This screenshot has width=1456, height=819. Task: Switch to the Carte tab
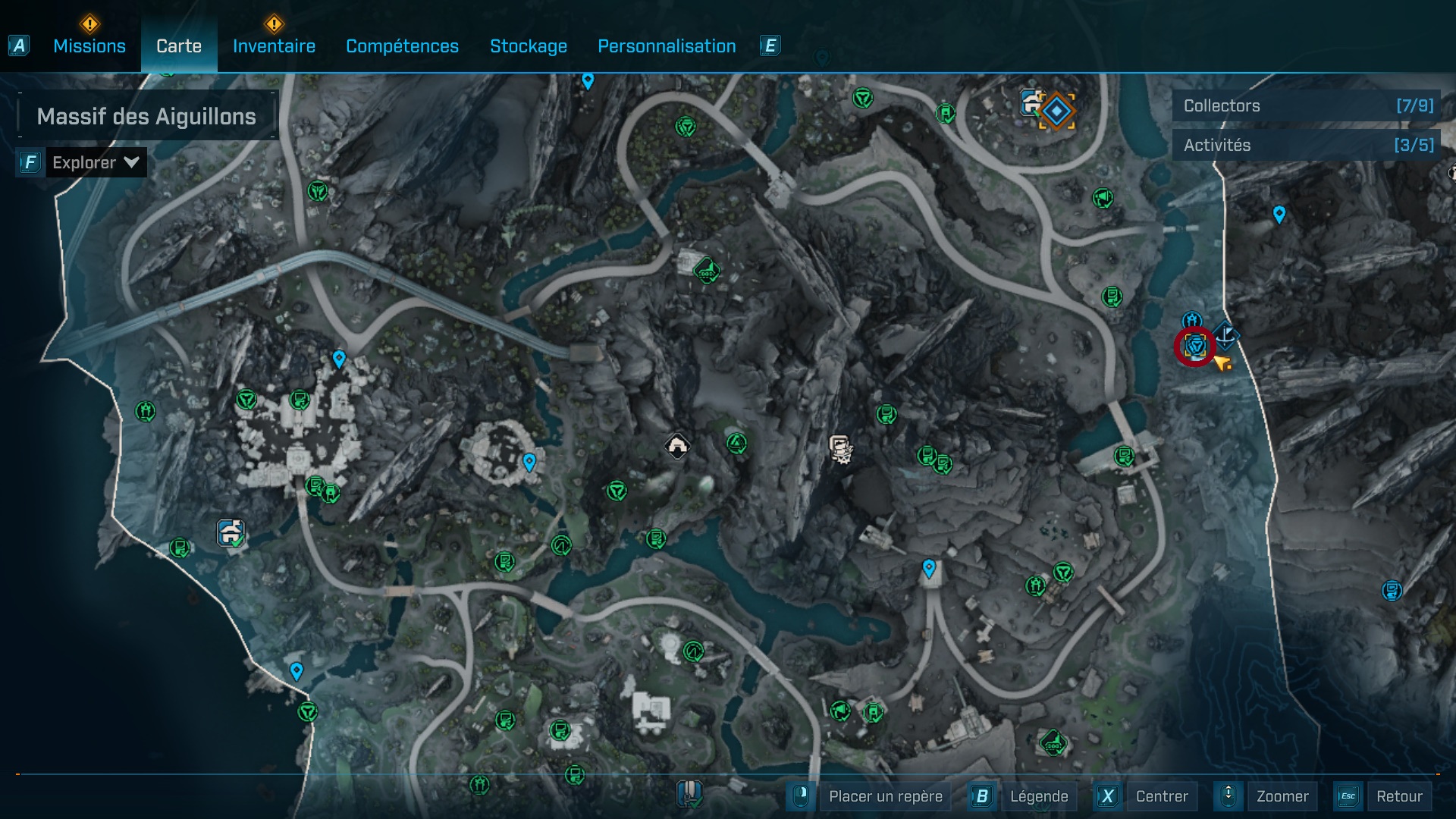pos(179,46)
